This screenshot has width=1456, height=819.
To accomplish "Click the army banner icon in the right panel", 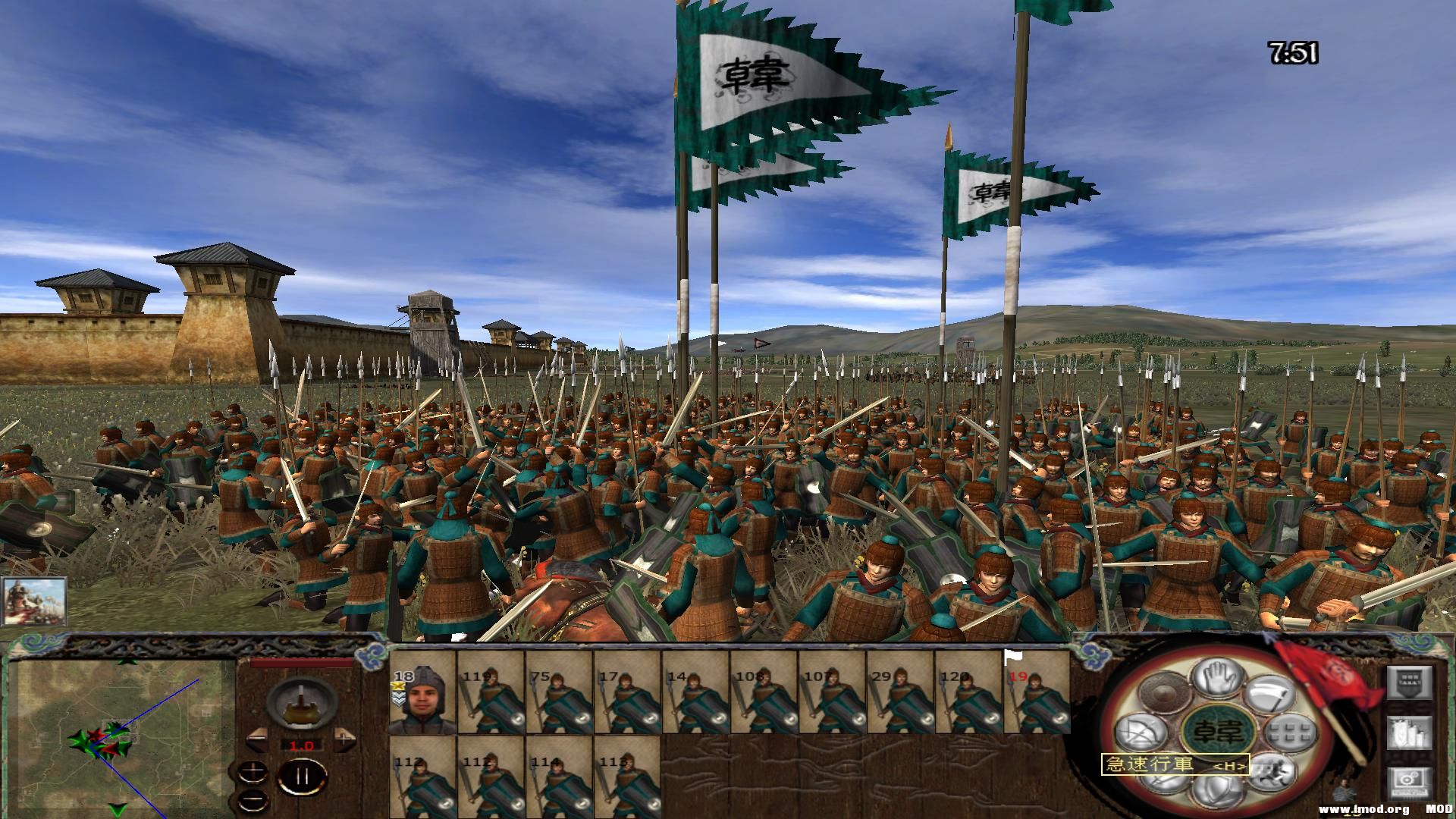I will 1408,682.
